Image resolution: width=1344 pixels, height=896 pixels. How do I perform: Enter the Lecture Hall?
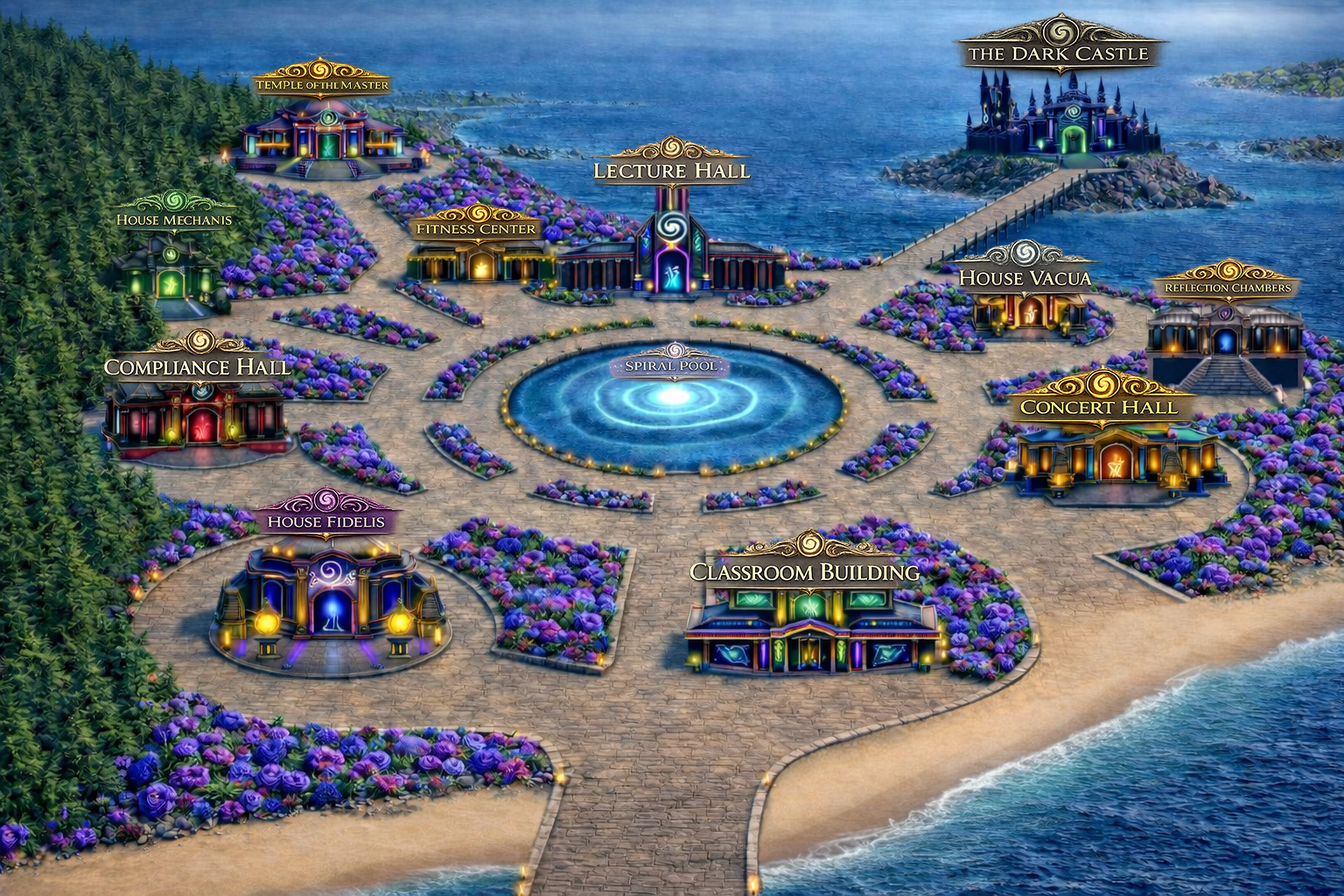click(x=671, y=171)
